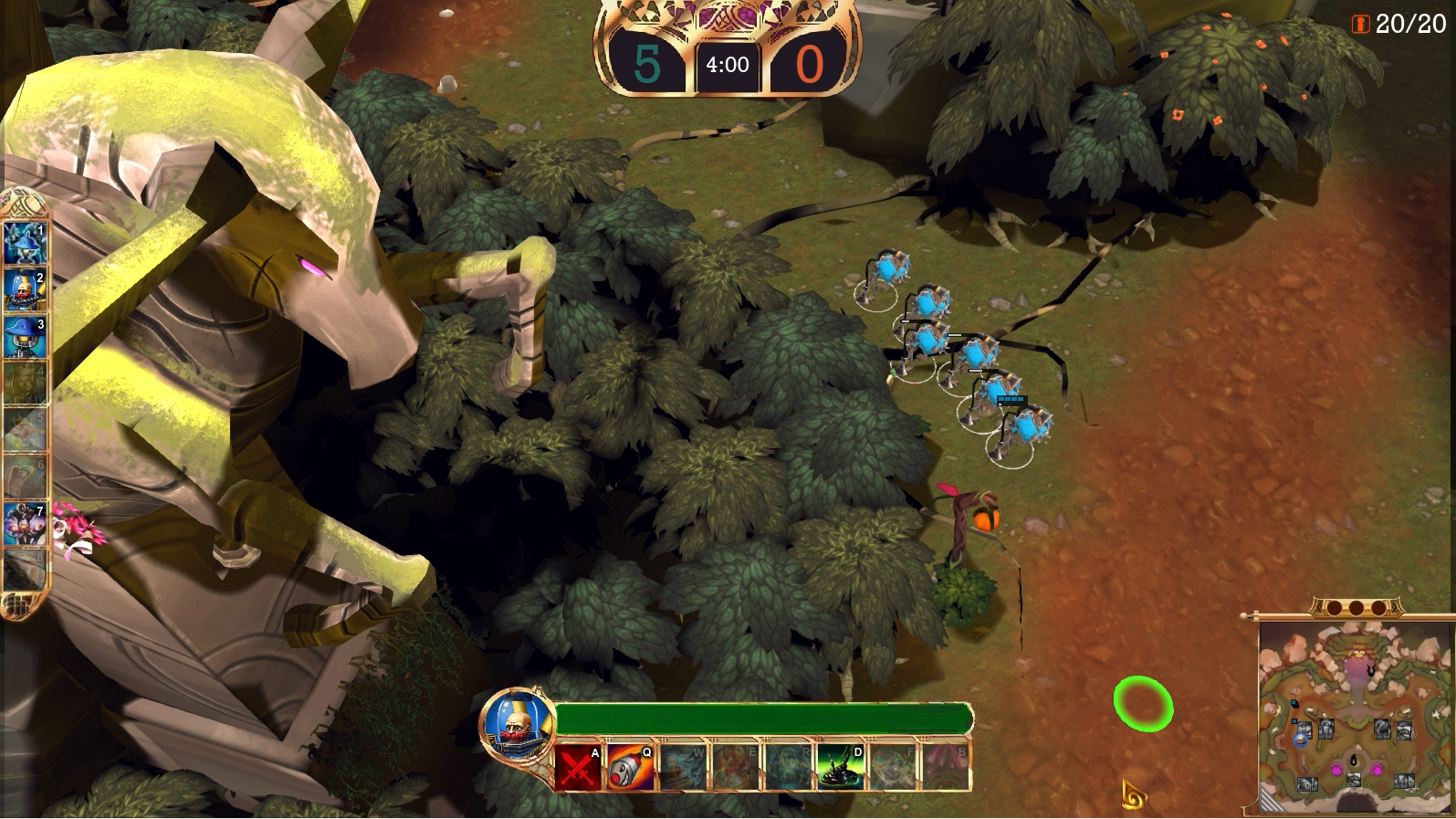The width and height of the screenshot is (1456, 819).
Task: Use the grinning bomb ability
Action: click(631, 767)
